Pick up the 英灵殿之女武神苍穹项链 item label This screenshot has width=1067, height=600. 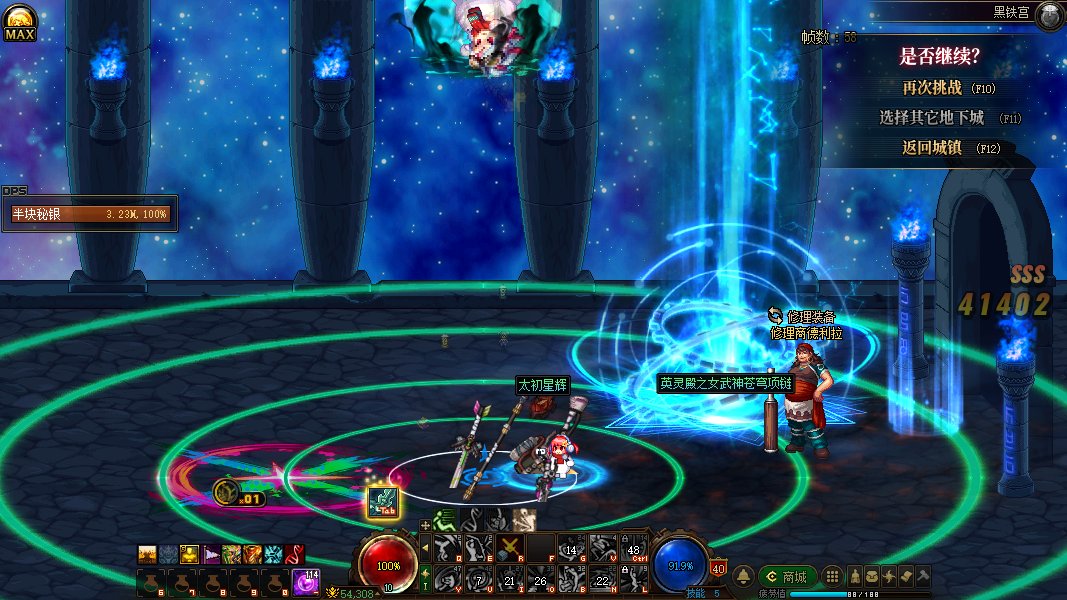tap(725, 383)
